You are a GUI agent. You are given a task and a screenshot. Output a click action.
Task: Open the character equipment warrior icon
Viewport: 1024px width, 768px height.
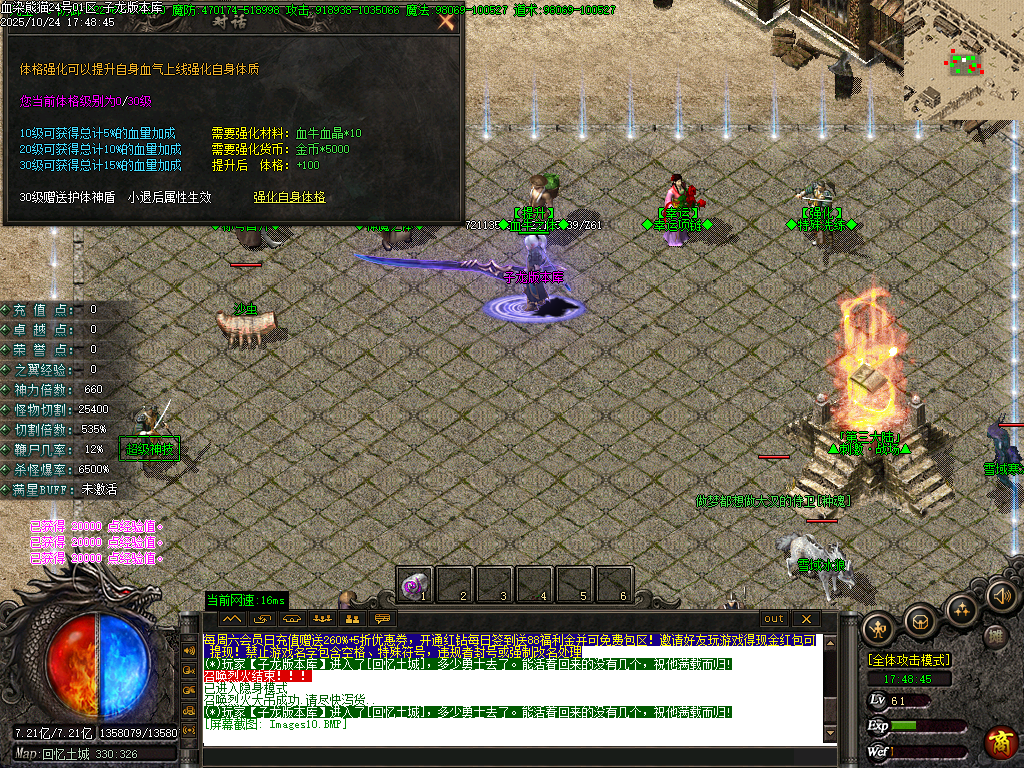coord(877,628)
